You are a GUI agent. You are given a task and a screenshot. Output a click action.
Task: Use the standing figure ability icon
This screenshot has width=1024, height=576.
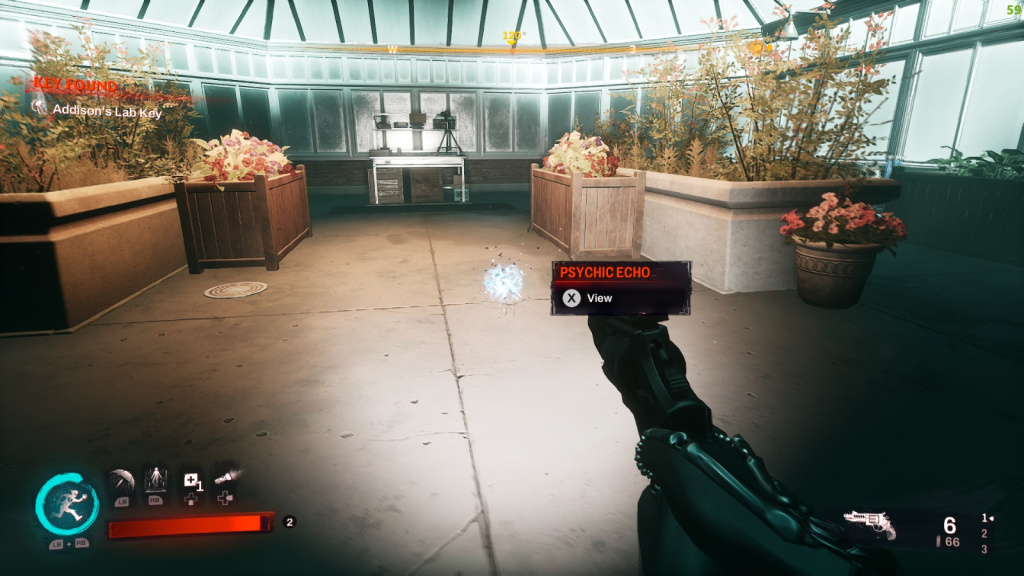point(156,482)
